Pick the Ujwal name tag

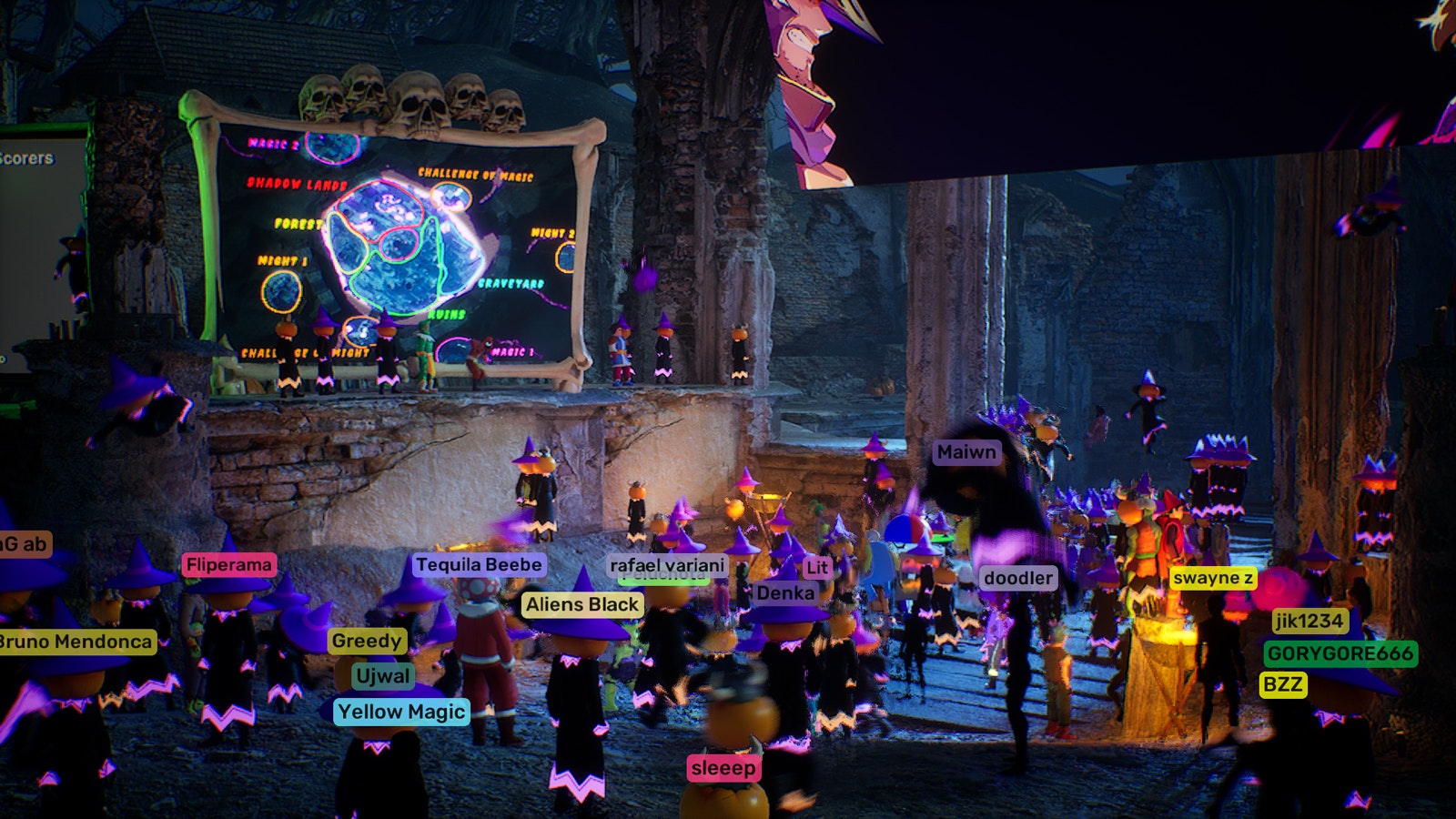pyautogui.click(x=383, y=676)
